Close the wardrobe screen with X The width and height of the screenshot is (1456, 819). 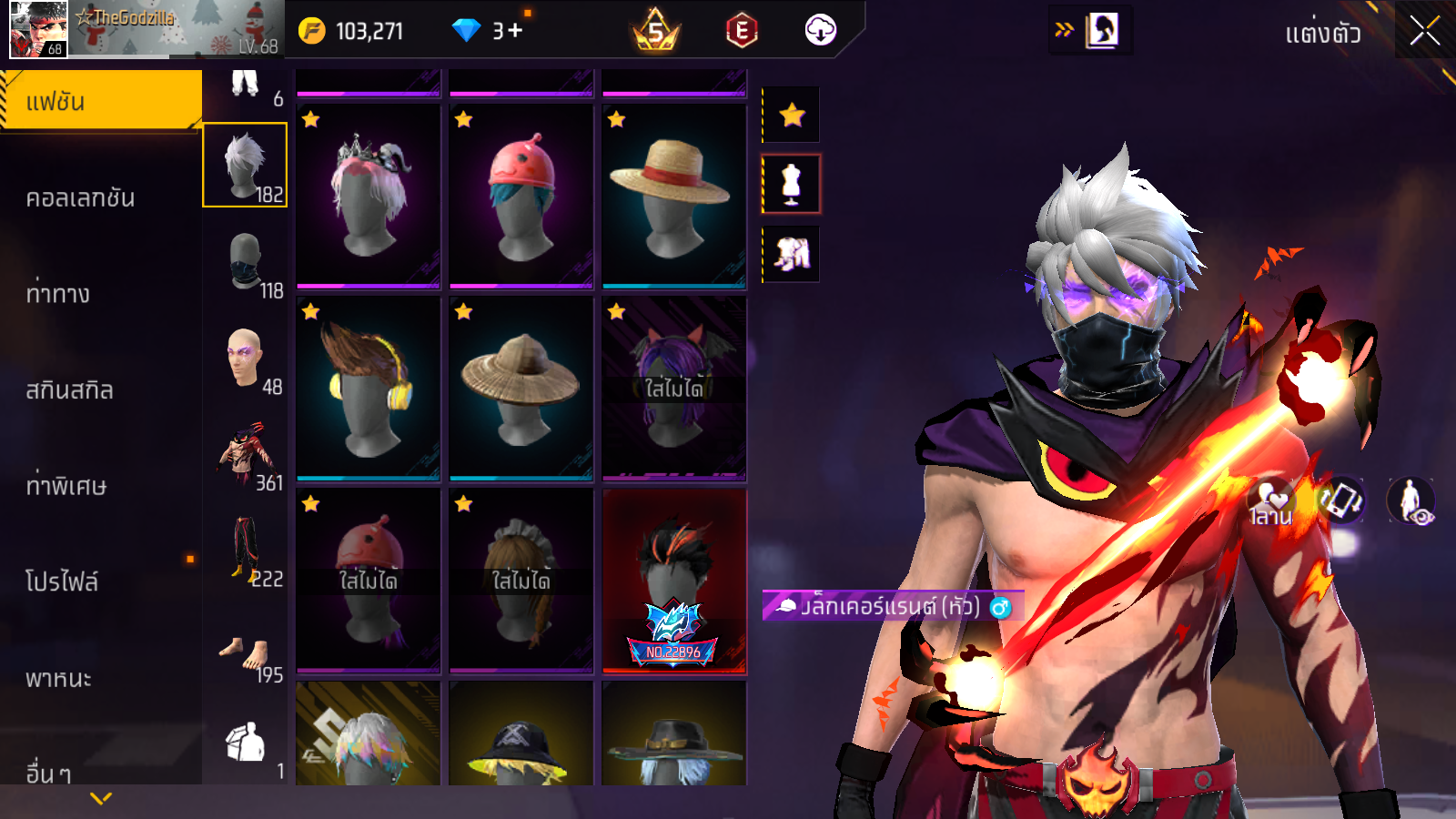(1424, 32)
